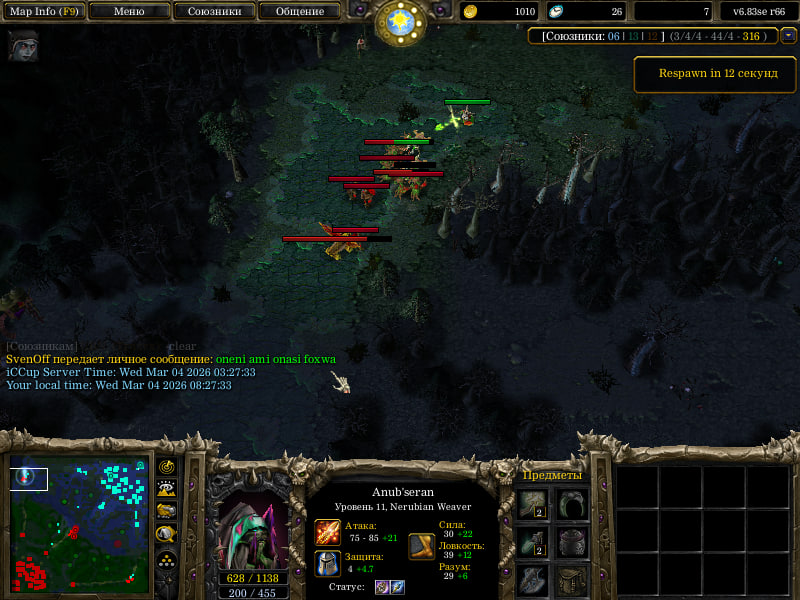The height and width of the screenshot is (600, 800).
Task: Activate the minimap signal ping button
Action: (167, 467)
